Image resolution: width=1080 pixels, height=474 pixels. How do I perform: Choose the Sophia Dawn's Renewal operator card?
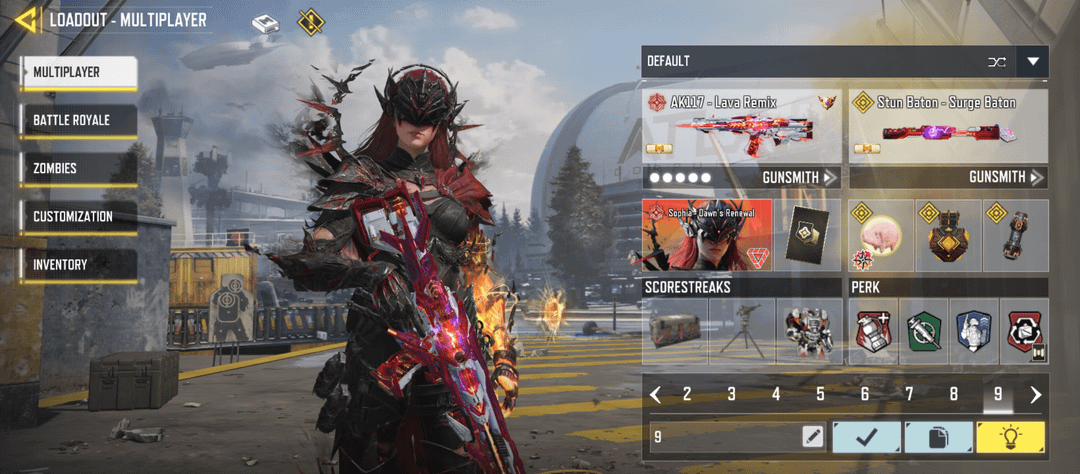pos(708,235)
